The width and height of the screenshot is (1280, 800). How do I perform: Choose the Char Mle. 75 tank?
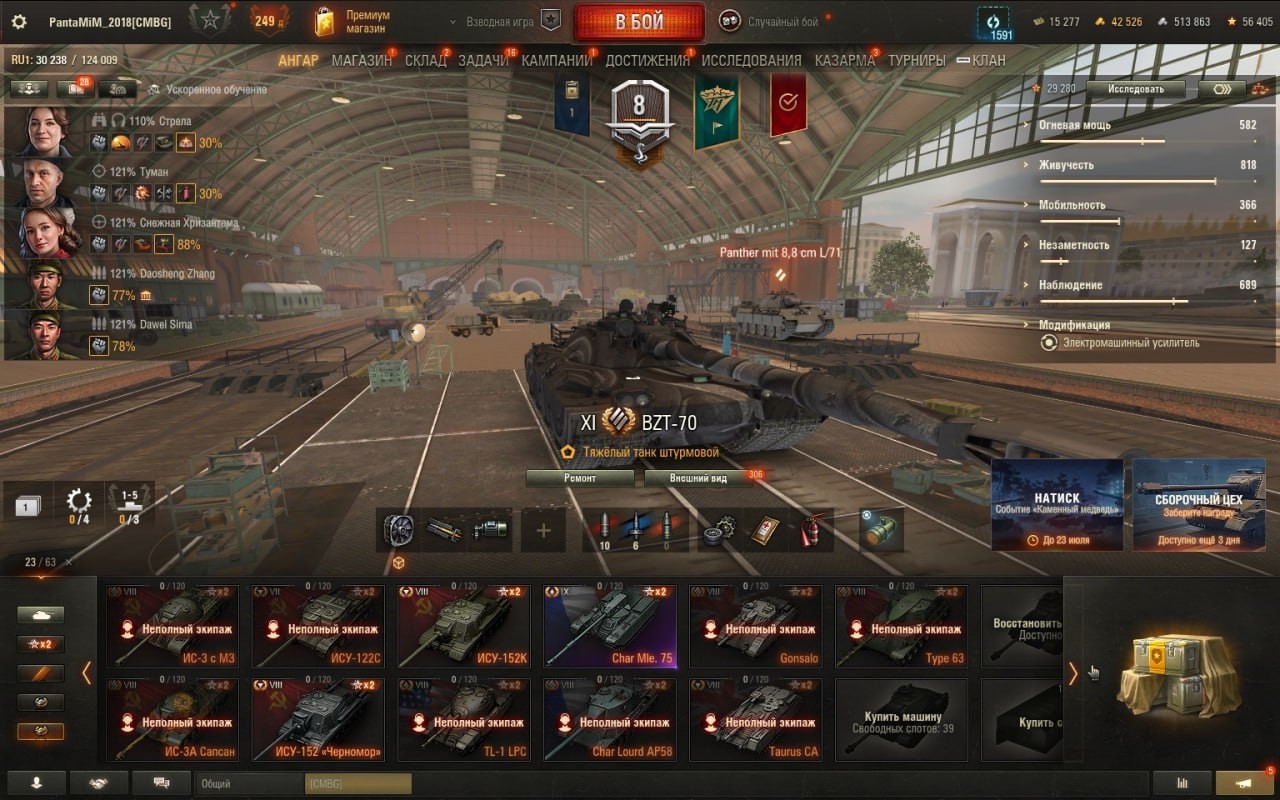point(609,626)
